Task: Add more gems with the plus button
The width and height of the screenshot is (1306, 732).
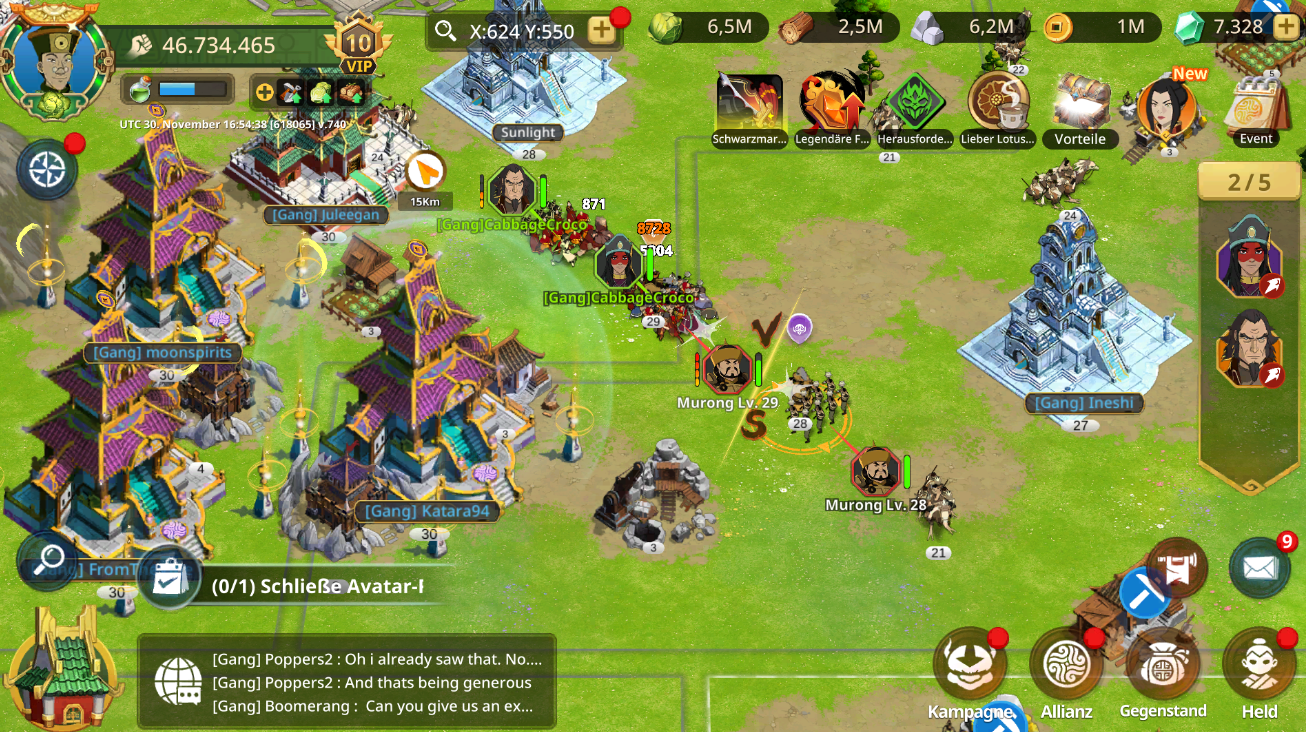Action: click(1285, 27)
